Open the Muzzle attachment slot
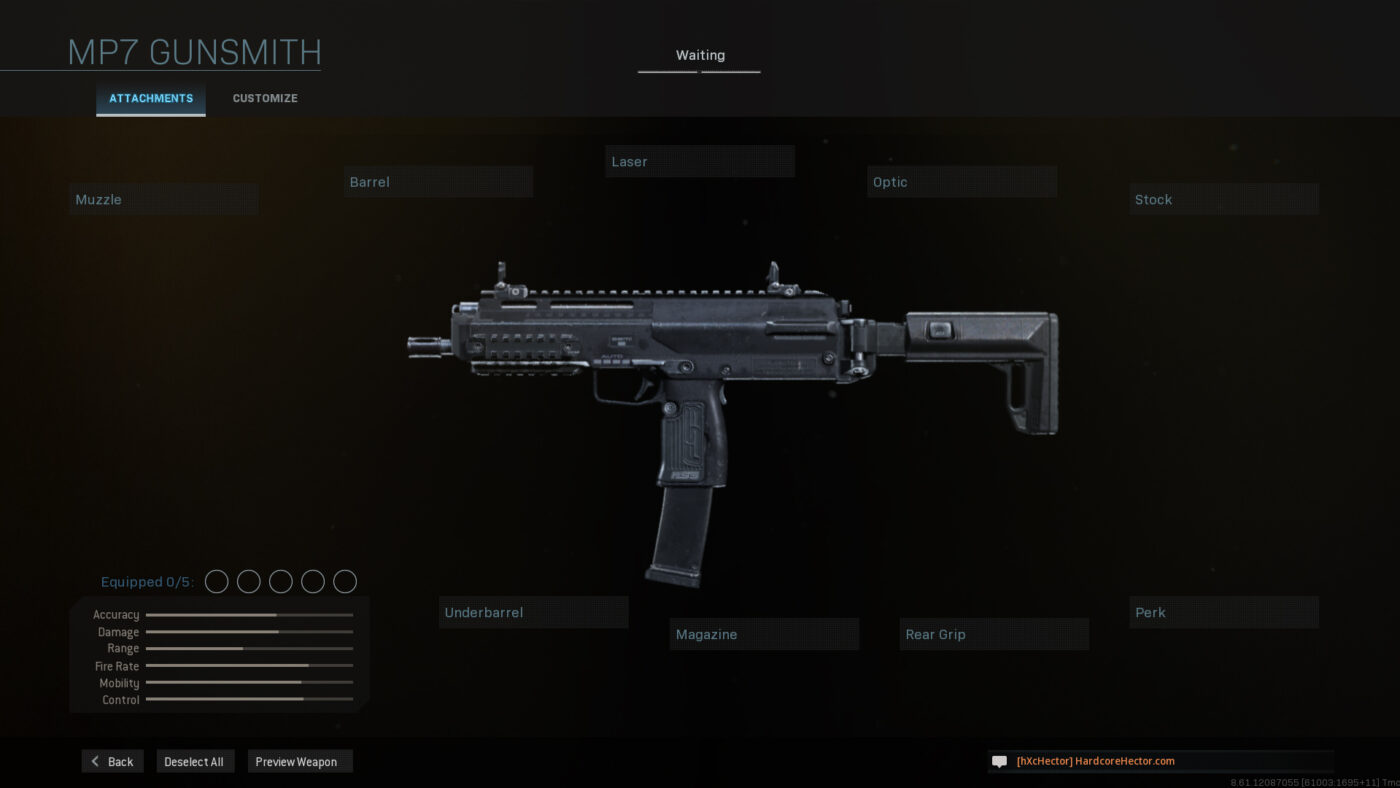 [163, 198]
